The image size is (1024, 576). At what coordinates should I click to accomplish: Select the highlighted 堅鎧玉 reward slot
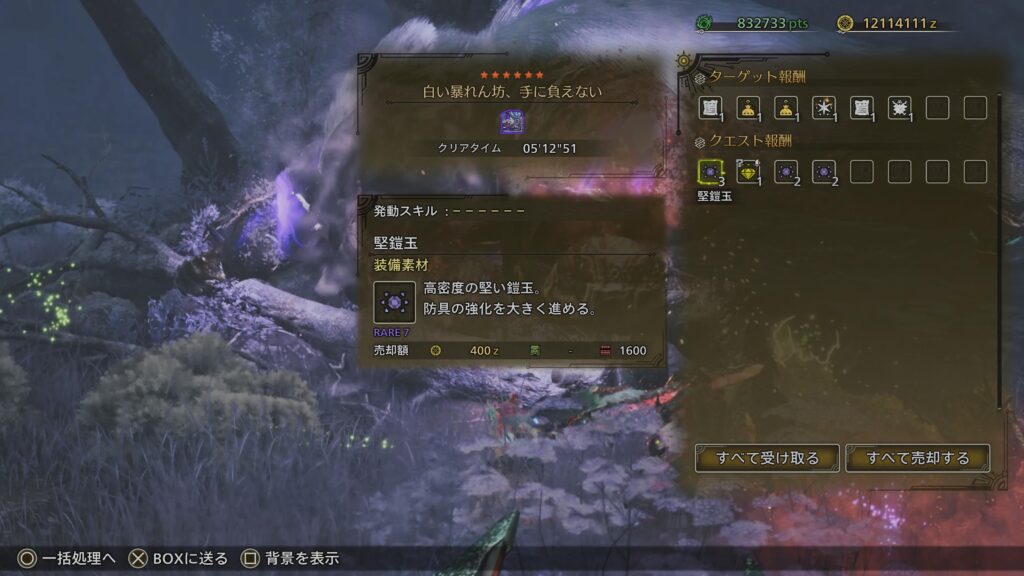711,171
